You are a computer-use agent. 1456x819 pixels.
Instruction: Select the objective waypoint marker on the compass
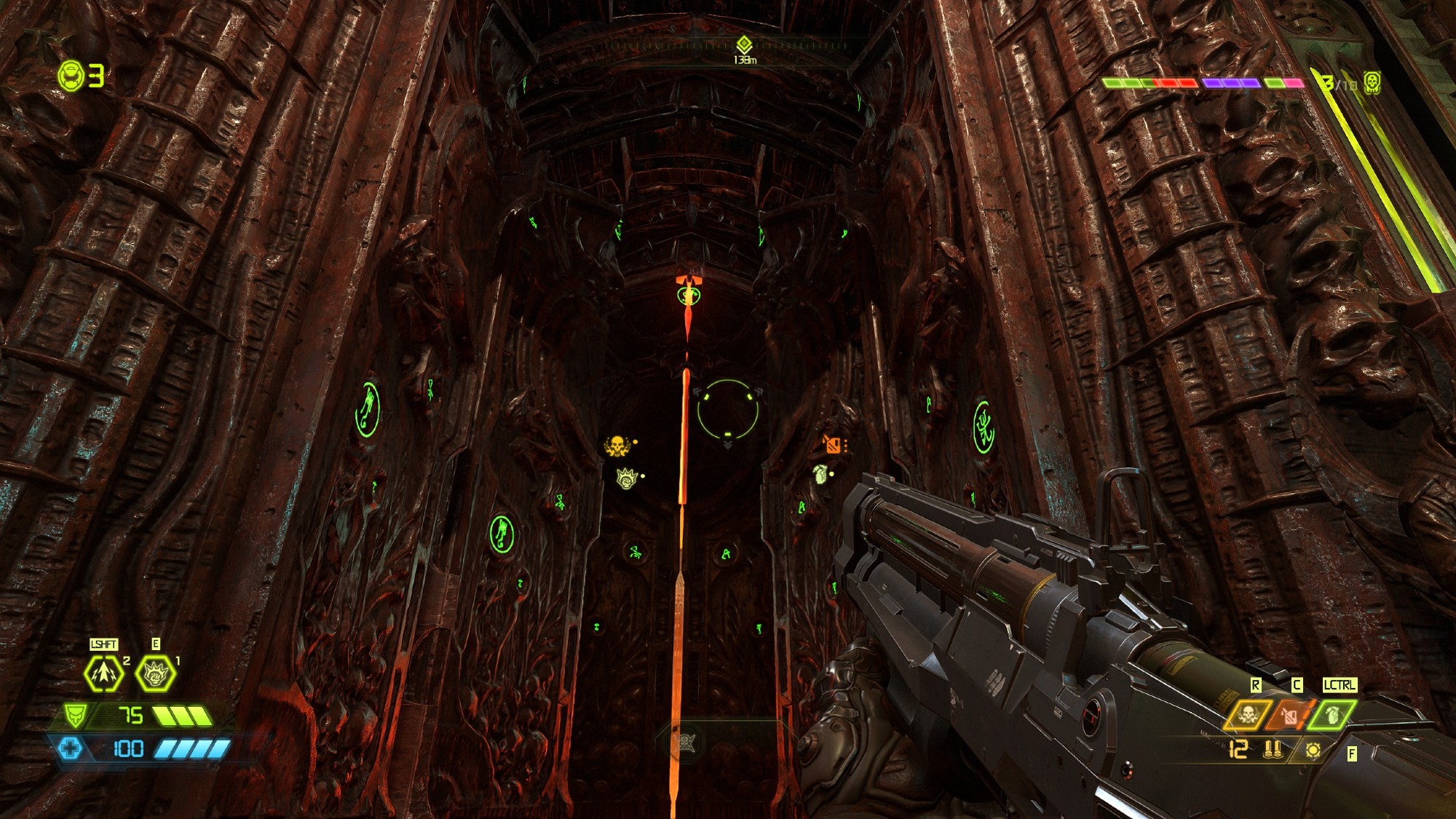[x=743, y=45]
